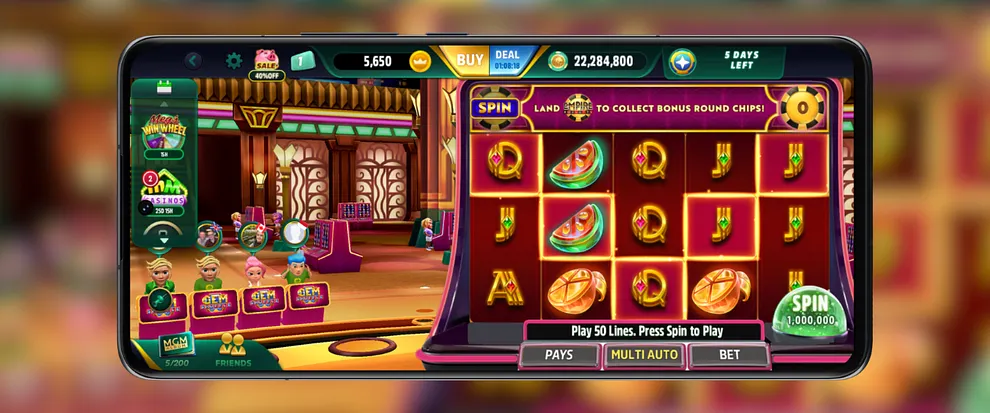Go back with the arrow button

pos(193,61)
